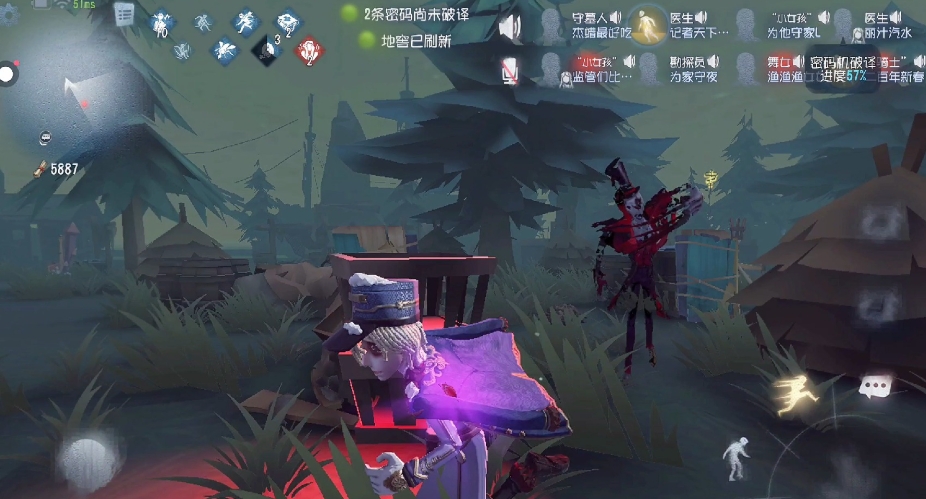Screen dimensions: 926x499
Task: Select the 勘探员 teammate entry
Action: (x=689, y=68)
